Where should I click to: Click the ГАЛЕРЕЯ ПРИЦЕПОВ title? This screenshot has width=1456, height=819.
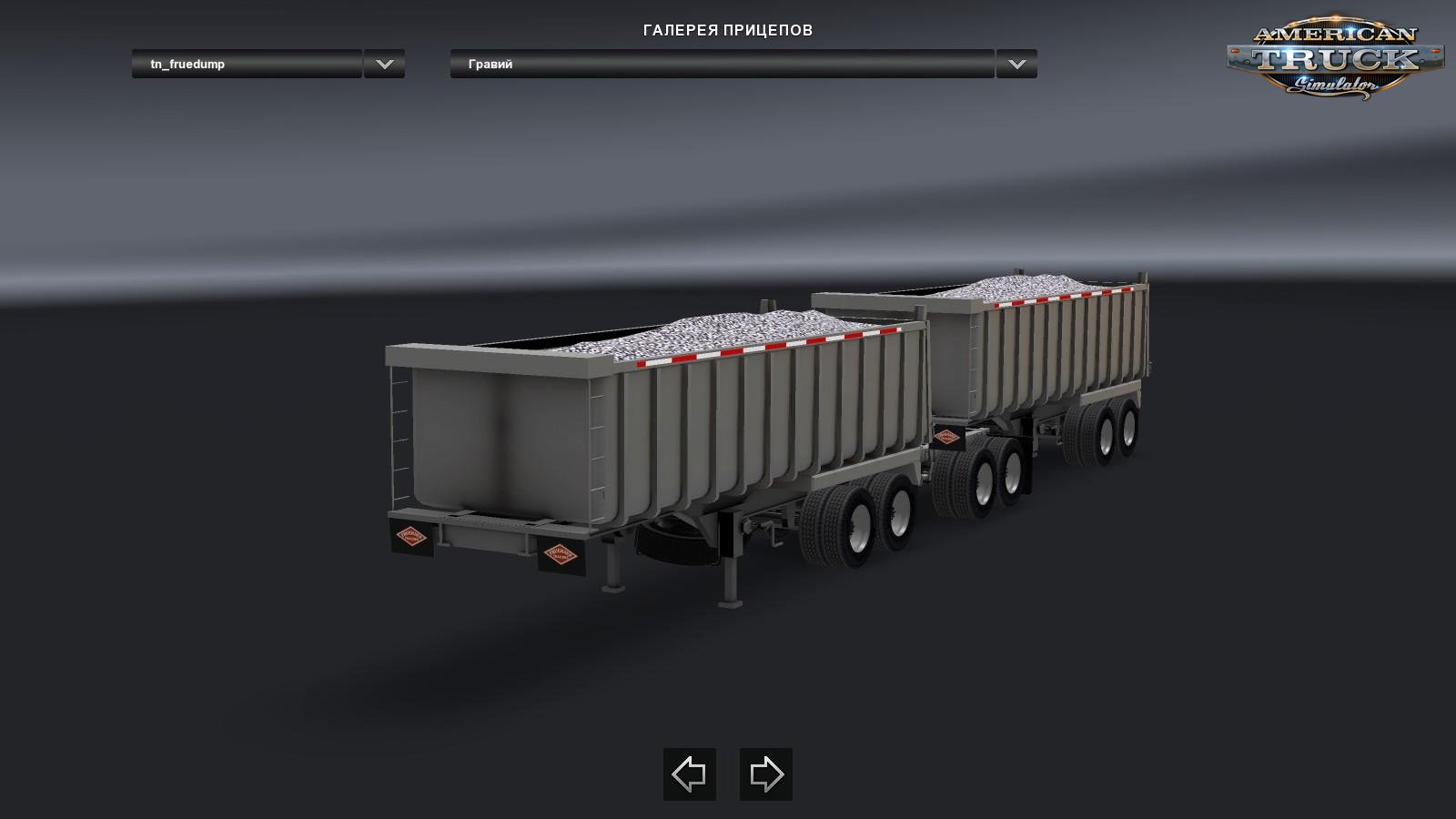(727, 27)
